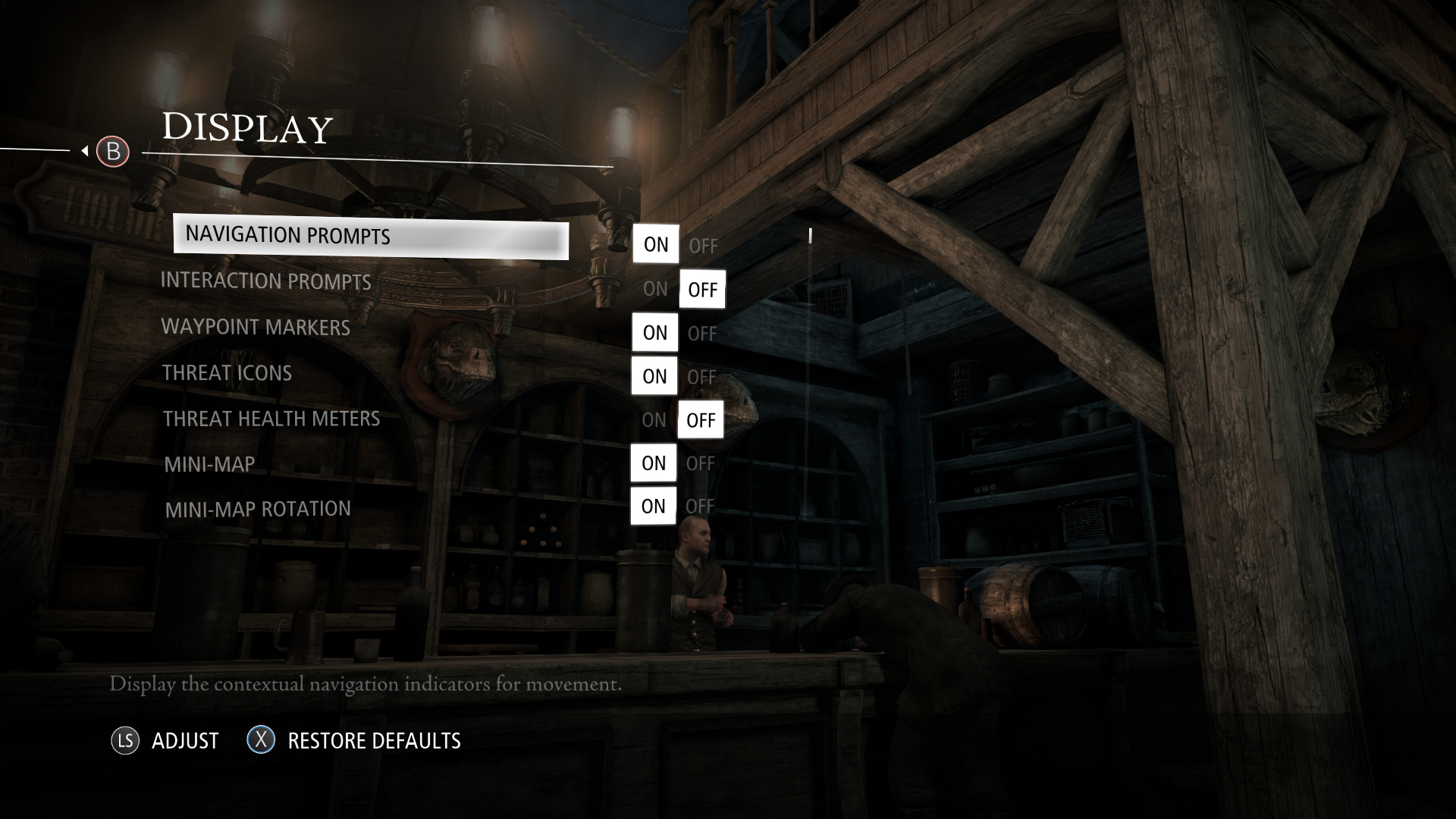Select the Mini-Map Rotation entry
Viewport: 1456px width, 819px height.
(x=258, y=509)
